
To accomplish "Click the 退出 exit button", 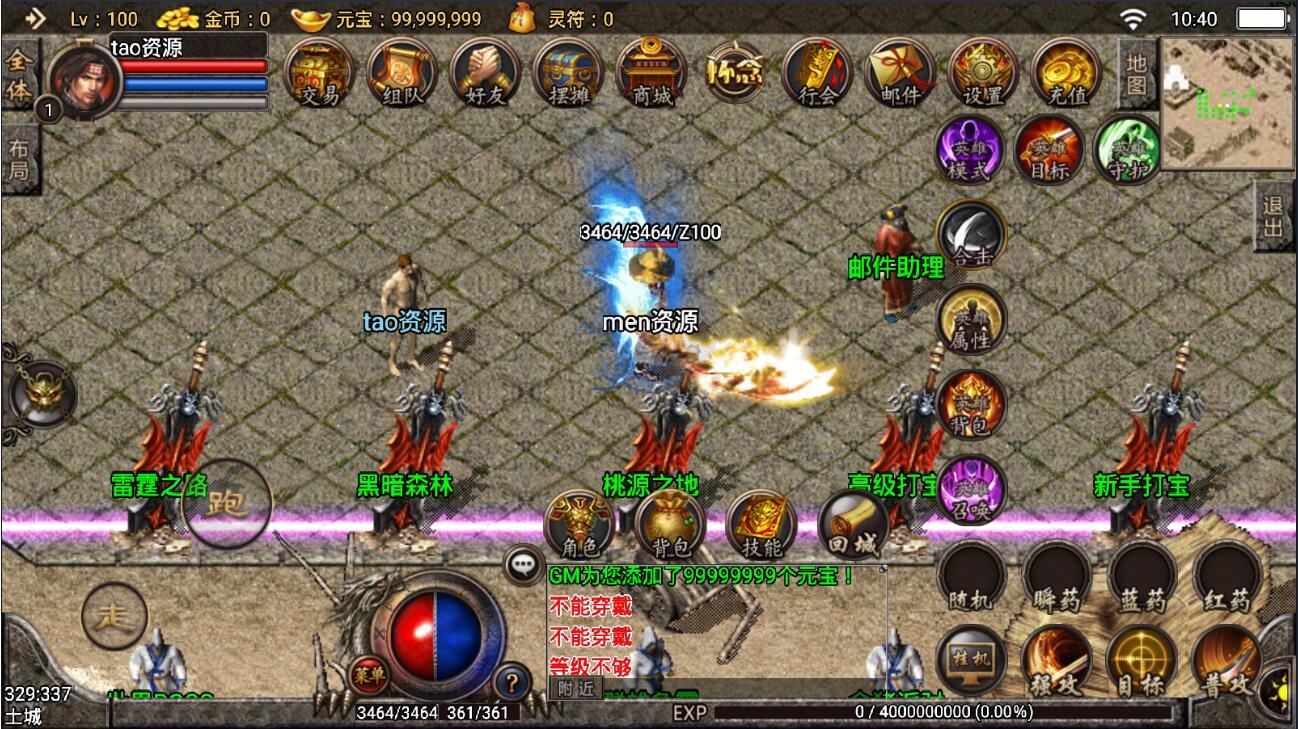I will point(1273,217).
